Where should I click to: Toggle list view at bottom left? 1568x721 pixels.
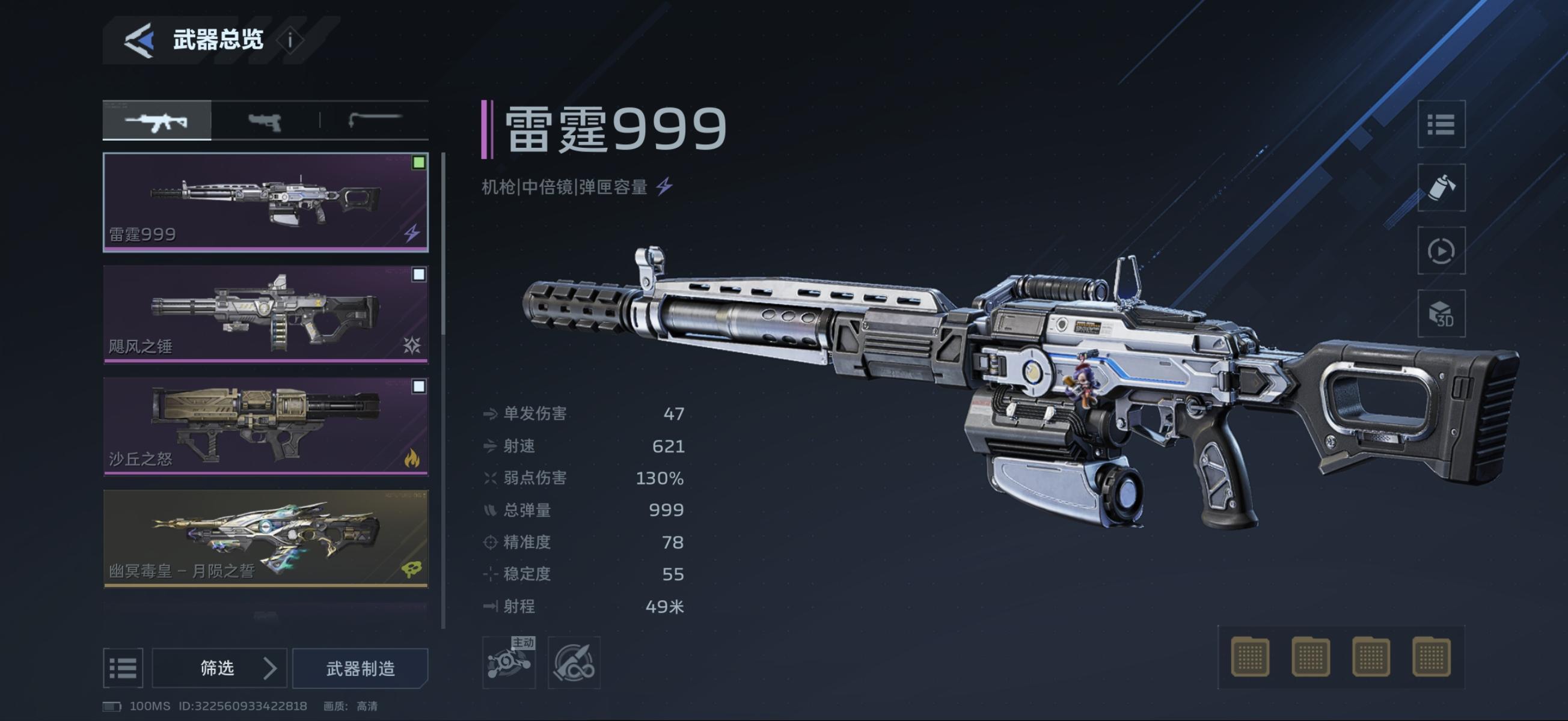(123, 668)
